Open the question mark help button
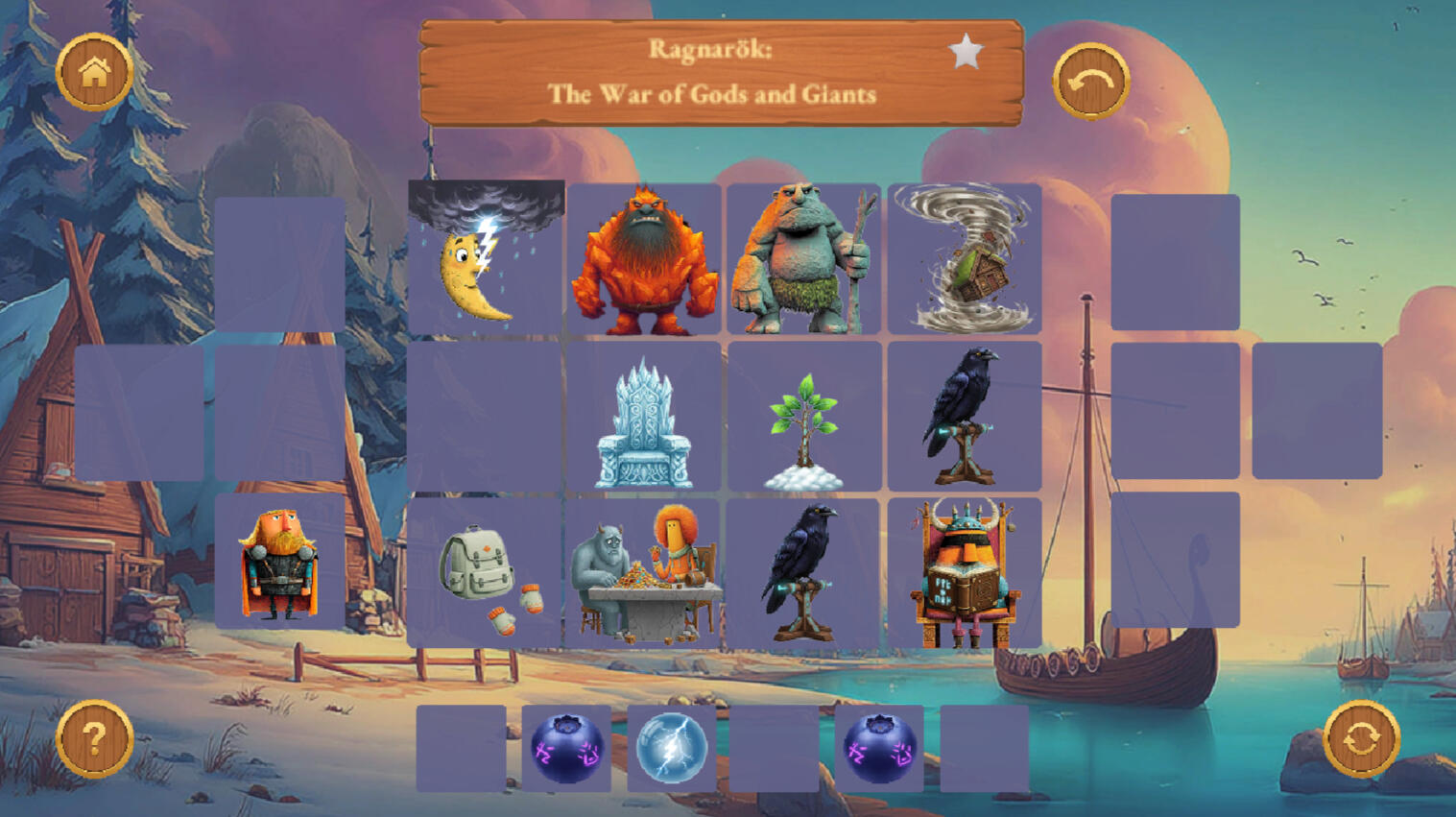1456x817 pixels. tap(94, 739)
